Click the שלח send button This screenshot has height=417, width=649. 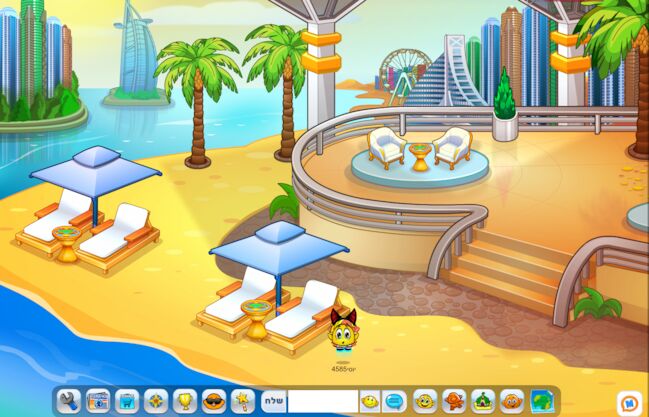coord(273,401)
